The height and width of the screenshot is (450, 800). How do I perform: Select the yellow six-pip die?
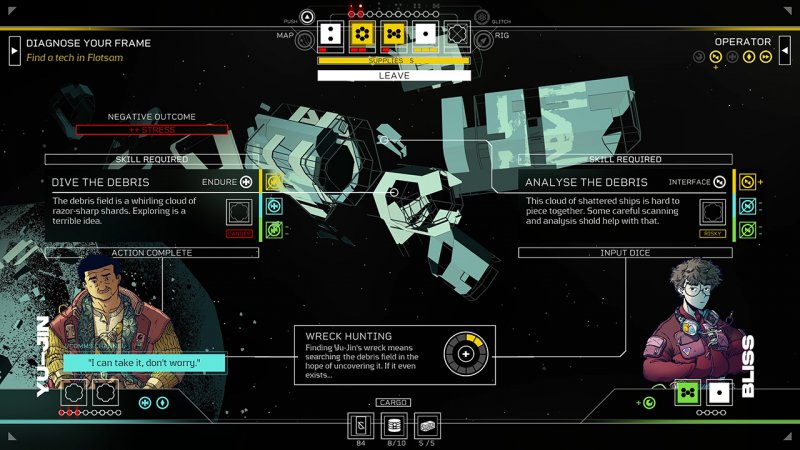point(361,34)
